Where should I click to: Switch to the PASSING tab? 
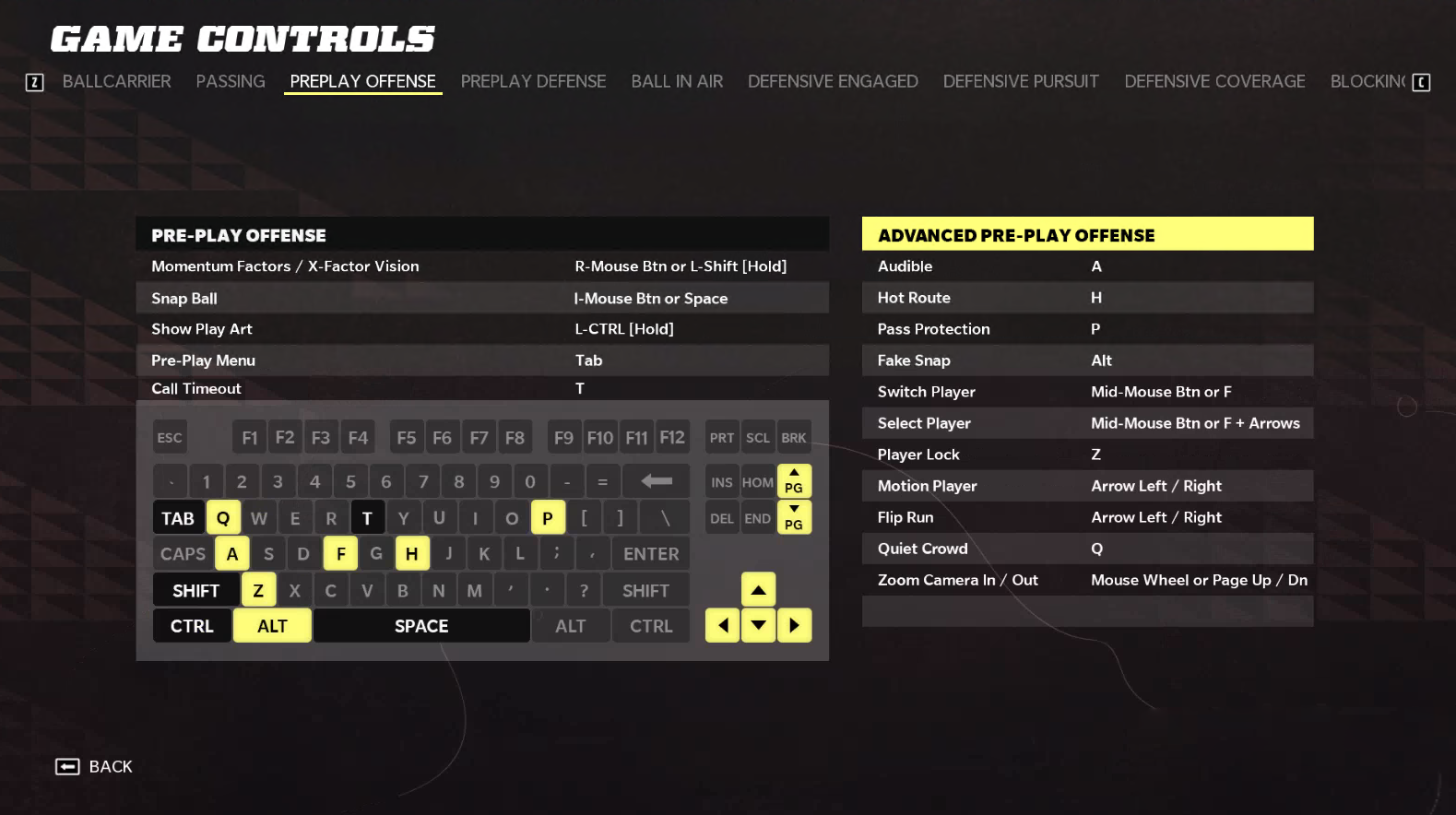230,81
